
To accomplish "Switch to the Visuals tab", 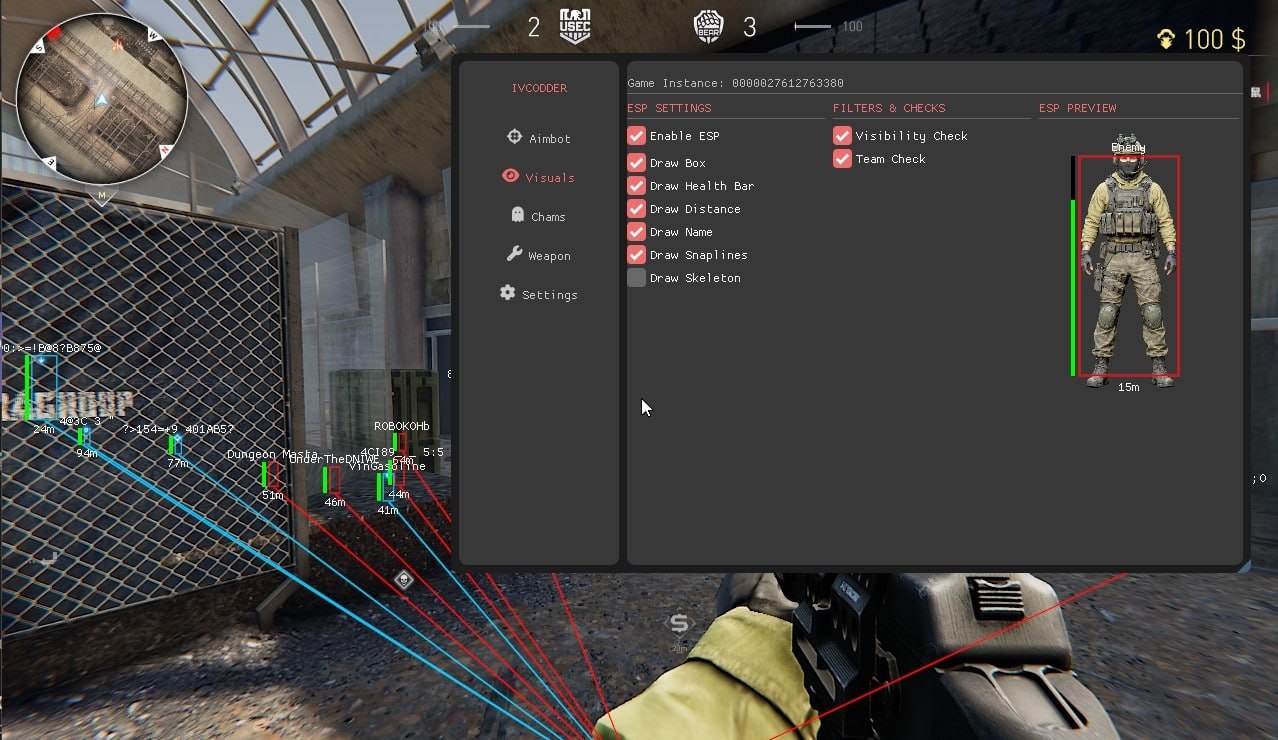I will point(539,177).
